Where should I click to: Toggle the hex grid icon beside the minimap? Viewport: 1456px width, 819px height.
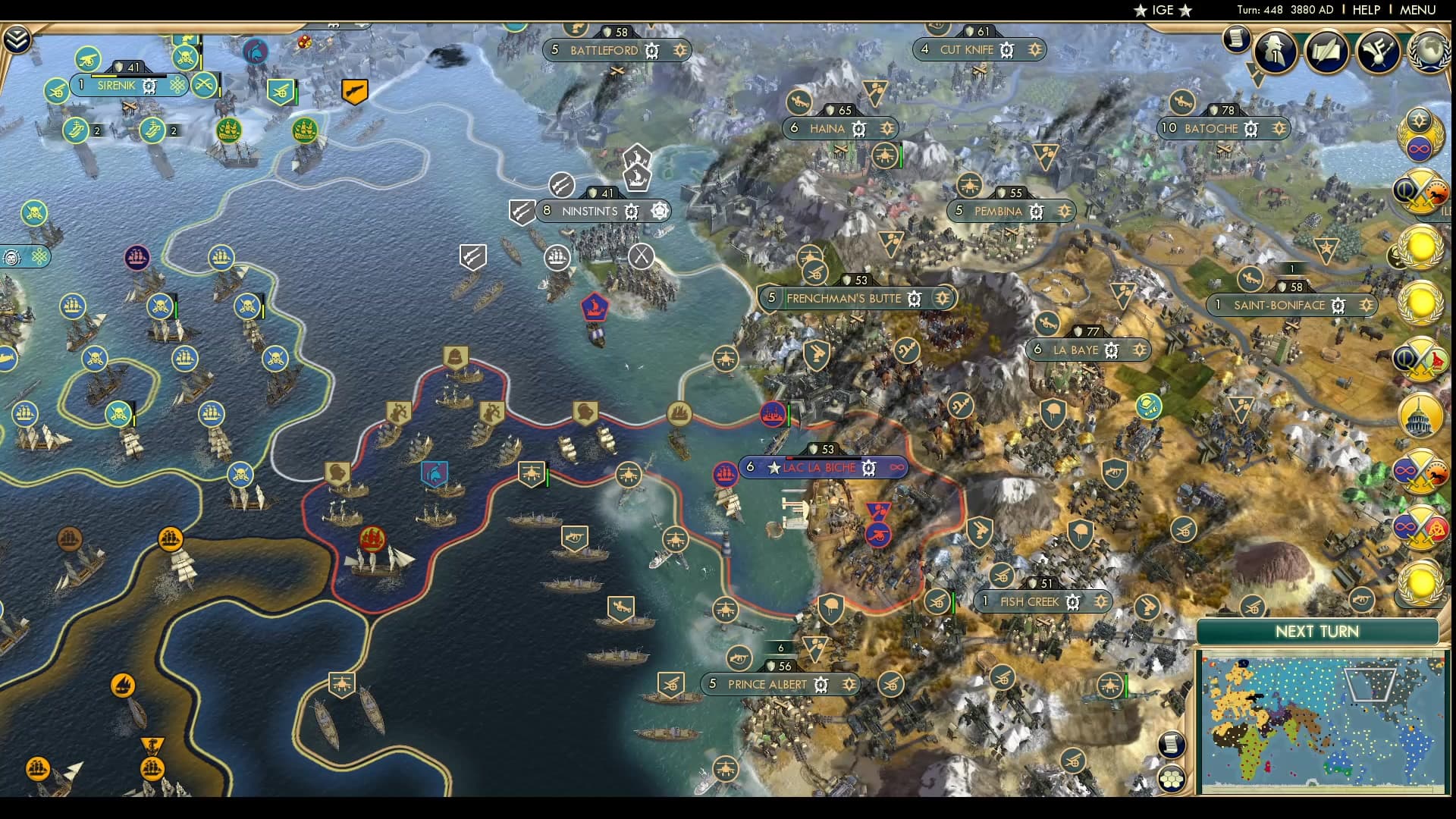(x=1171, y=778)
